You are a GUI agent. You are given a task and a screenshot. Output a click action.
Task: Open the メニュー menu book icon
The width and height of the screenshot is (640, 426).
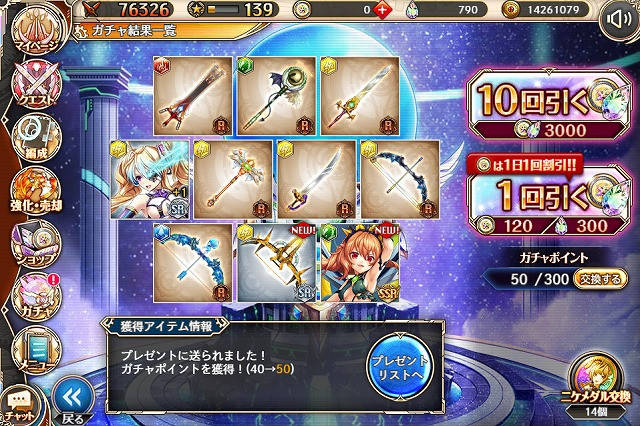pos(35,345)
